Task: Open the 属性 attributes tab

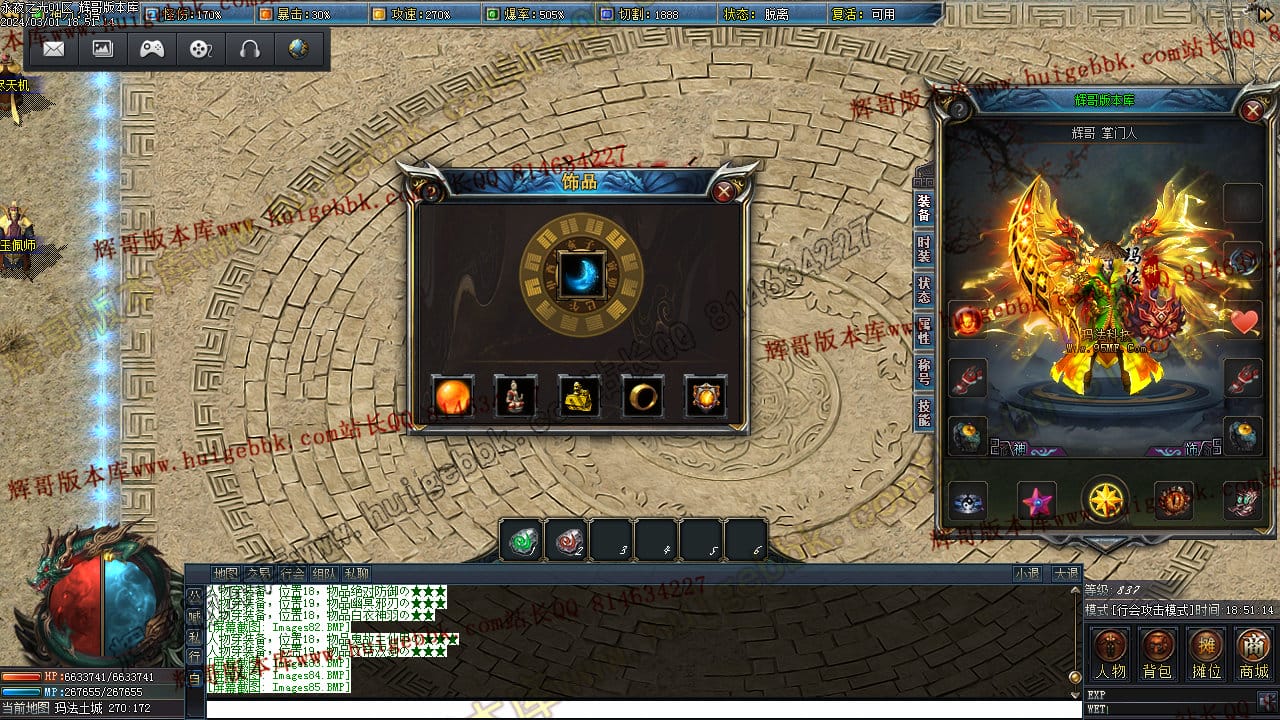Action: (x=923, y=330)
